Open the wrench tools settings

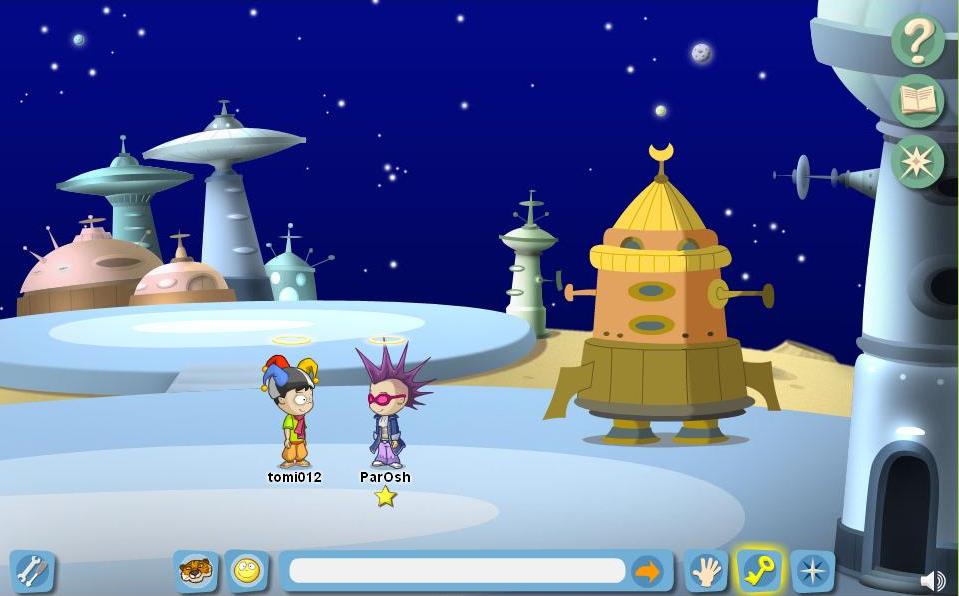pyautogui.click(x=32, y=571)
